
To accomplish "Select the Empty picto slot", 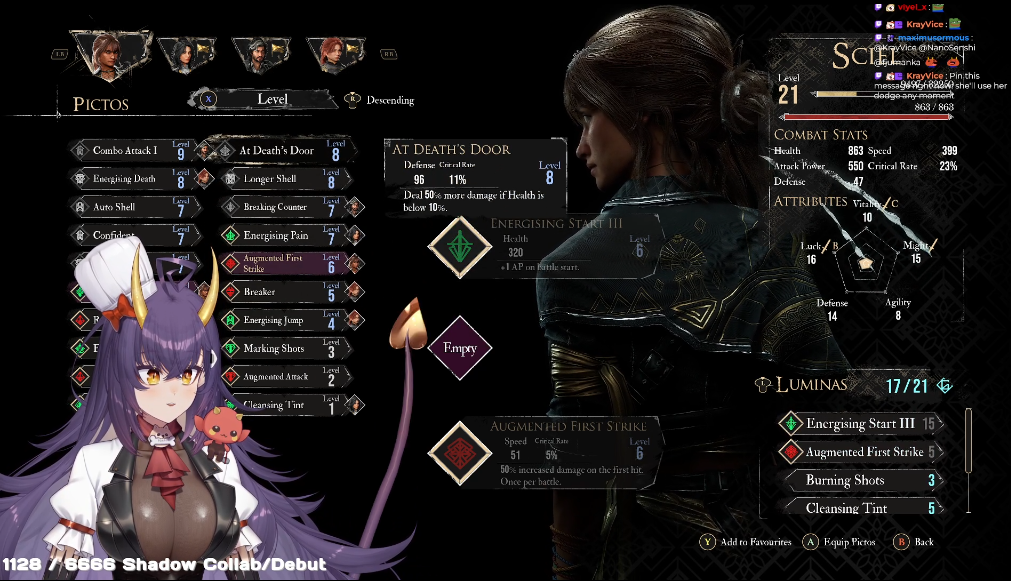I will point(460,349).
